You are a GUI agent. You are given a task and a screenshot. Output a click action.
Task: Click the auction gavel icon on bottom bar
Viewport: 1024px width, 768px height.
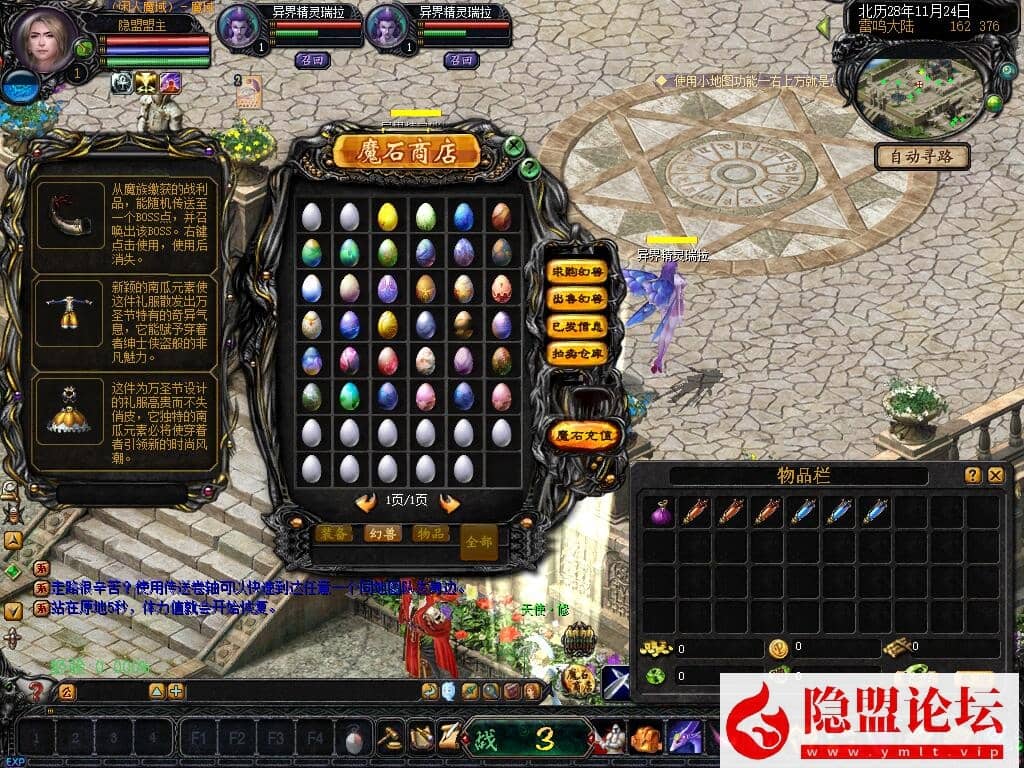pos(387,738)
